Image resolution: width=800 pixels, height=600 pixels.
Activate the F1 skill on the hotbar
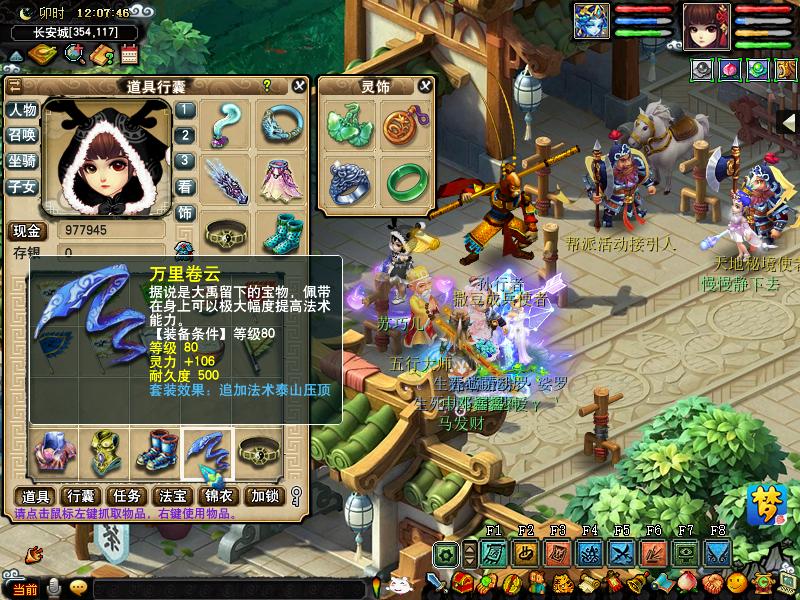[x=494, y=553]
